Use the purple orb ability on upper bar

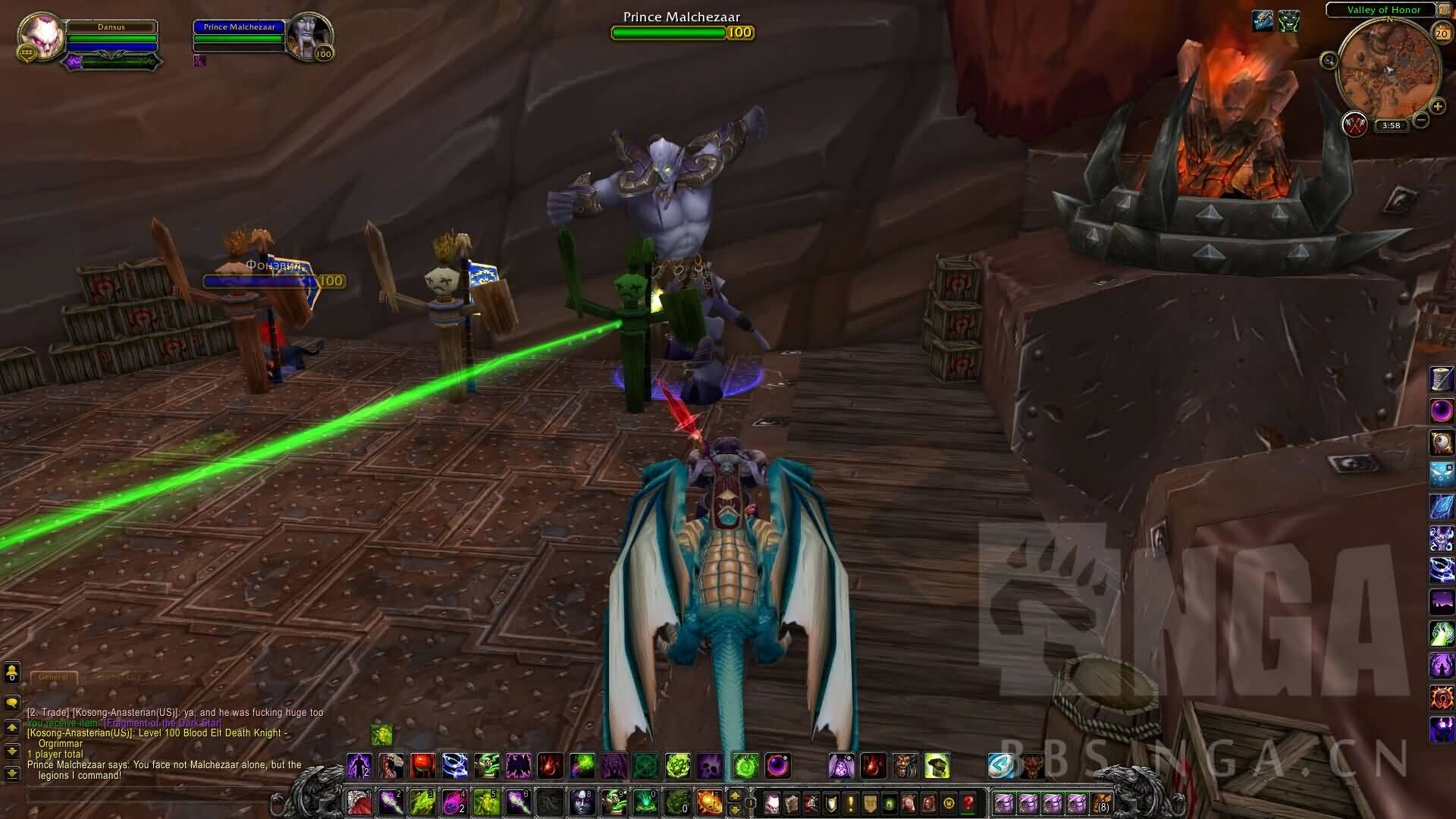pyautogui.click(x=778, y=766)
